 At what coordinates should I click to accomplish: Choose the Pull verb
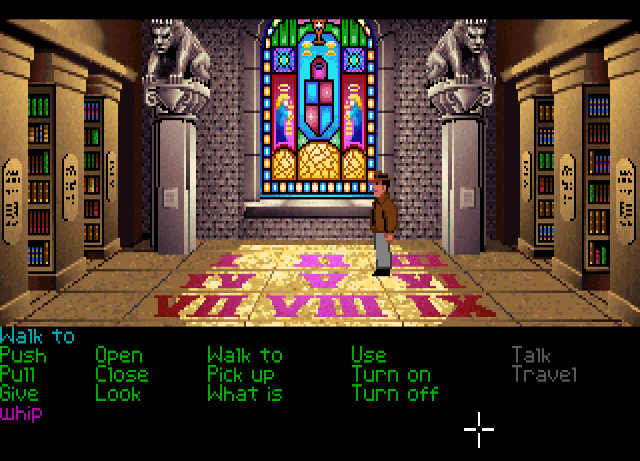pyautogui.click(x=18, y=374)
